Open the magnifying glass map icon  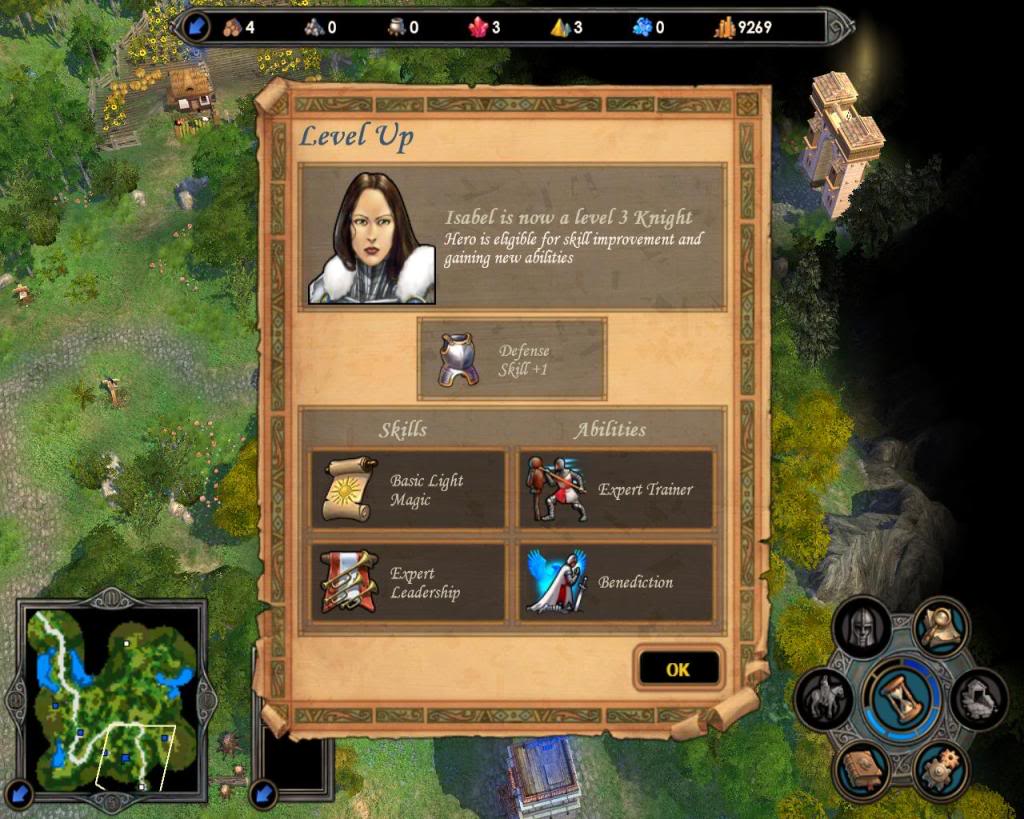(940, 626)
